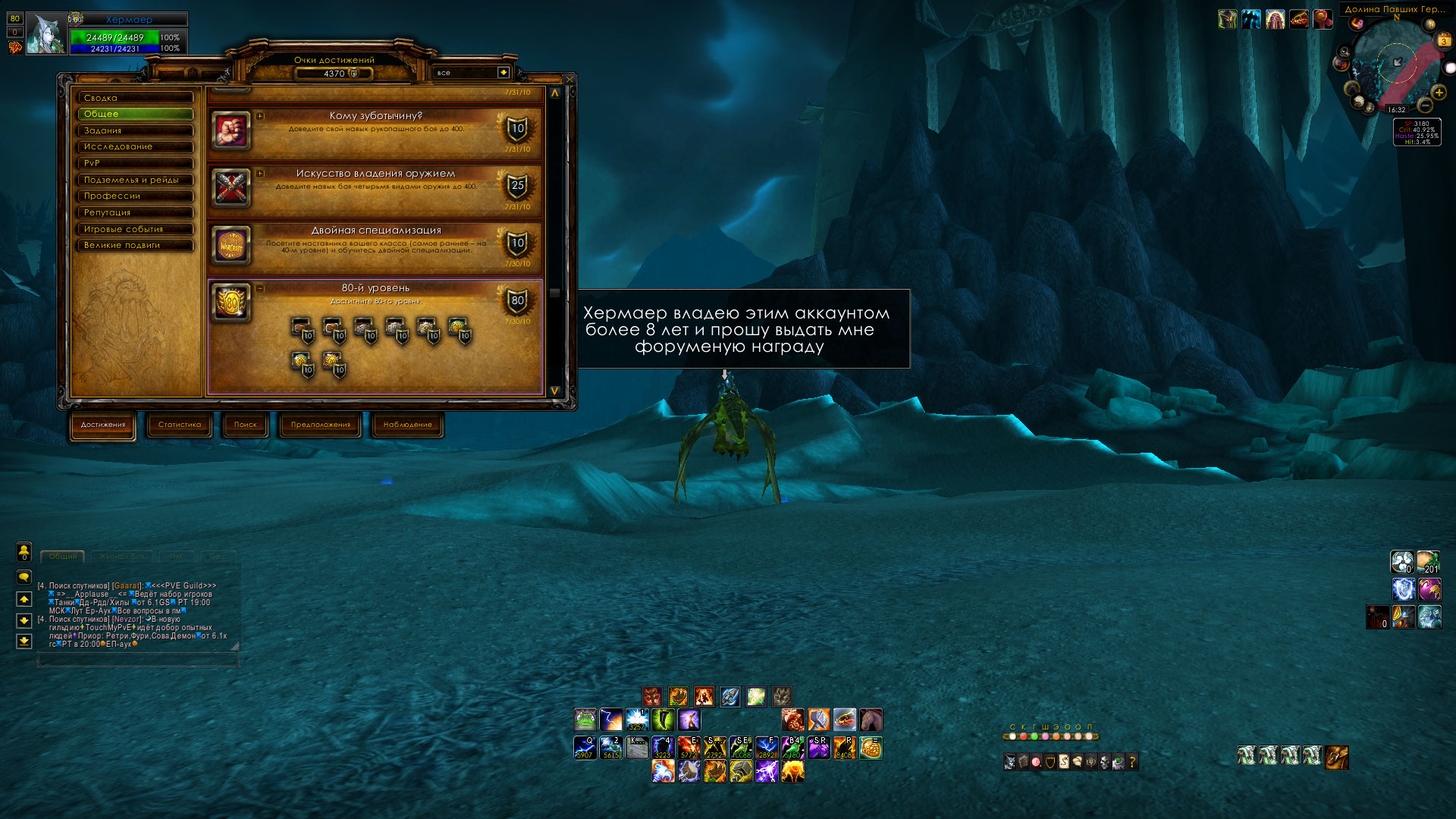This screenshot has height=819, width=1456.
Task: Open the achievement filter dropdown
Action: (503, 73)
